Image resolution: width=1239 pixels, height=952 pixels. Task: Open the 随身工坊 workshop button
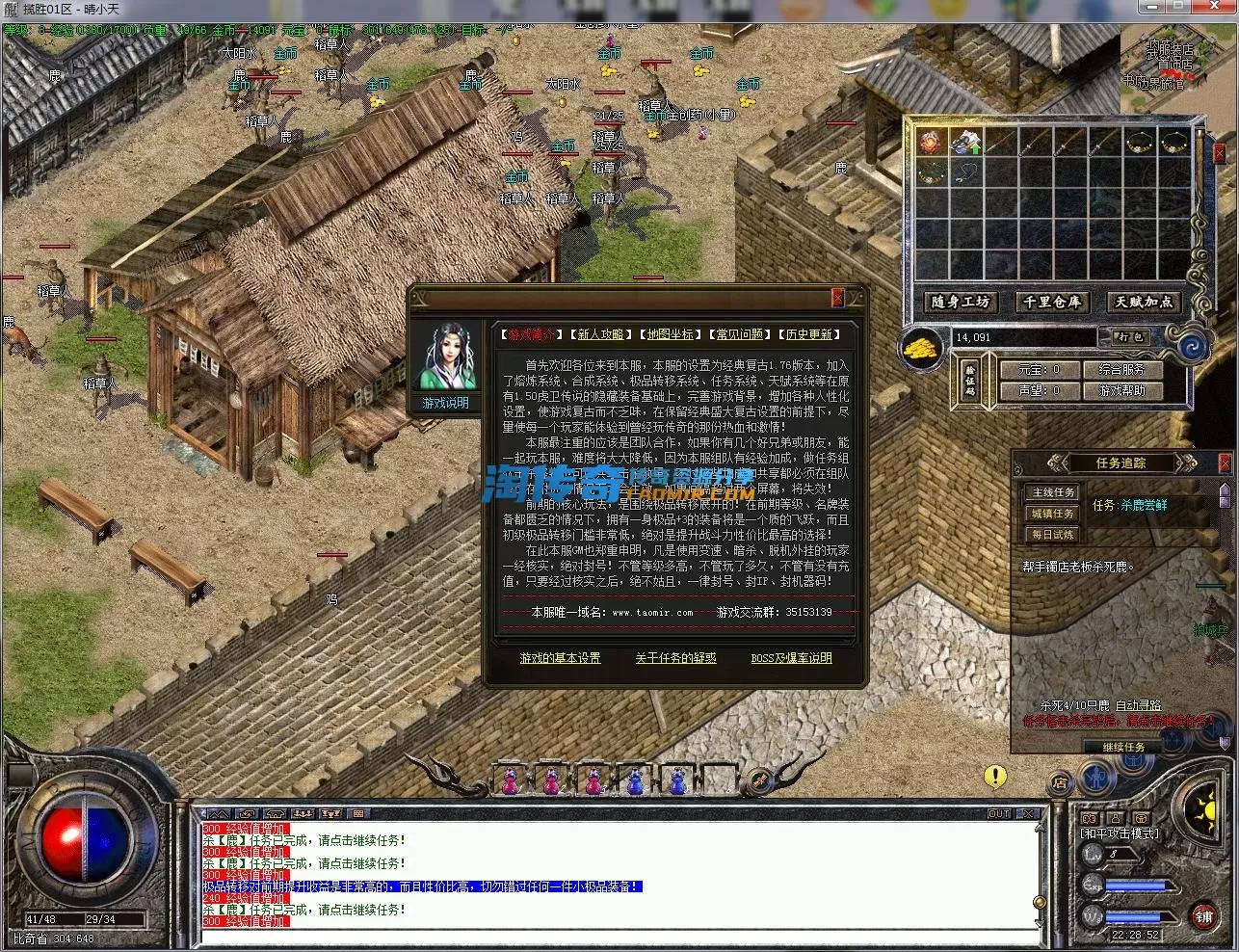[961, 302]
